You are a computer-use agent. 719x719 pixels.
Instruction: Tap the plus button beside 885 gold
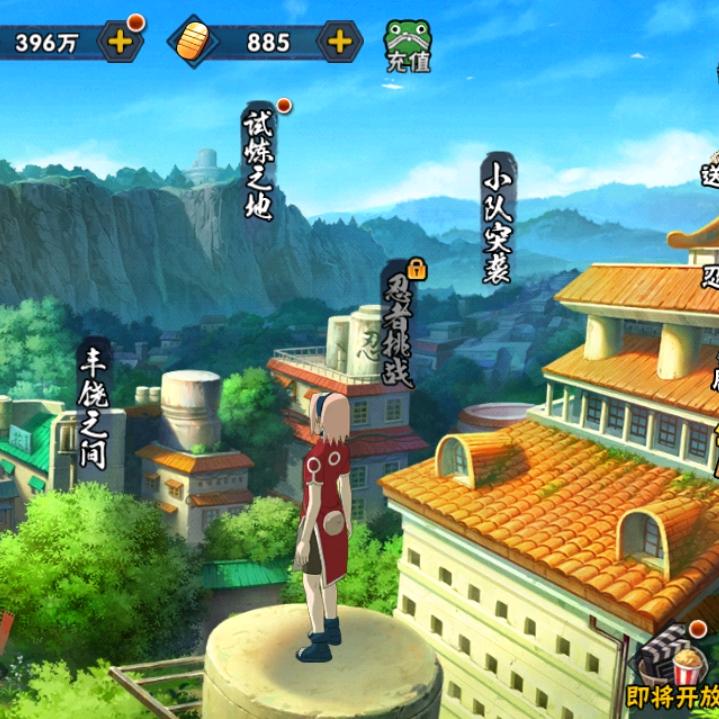point(339,41)
